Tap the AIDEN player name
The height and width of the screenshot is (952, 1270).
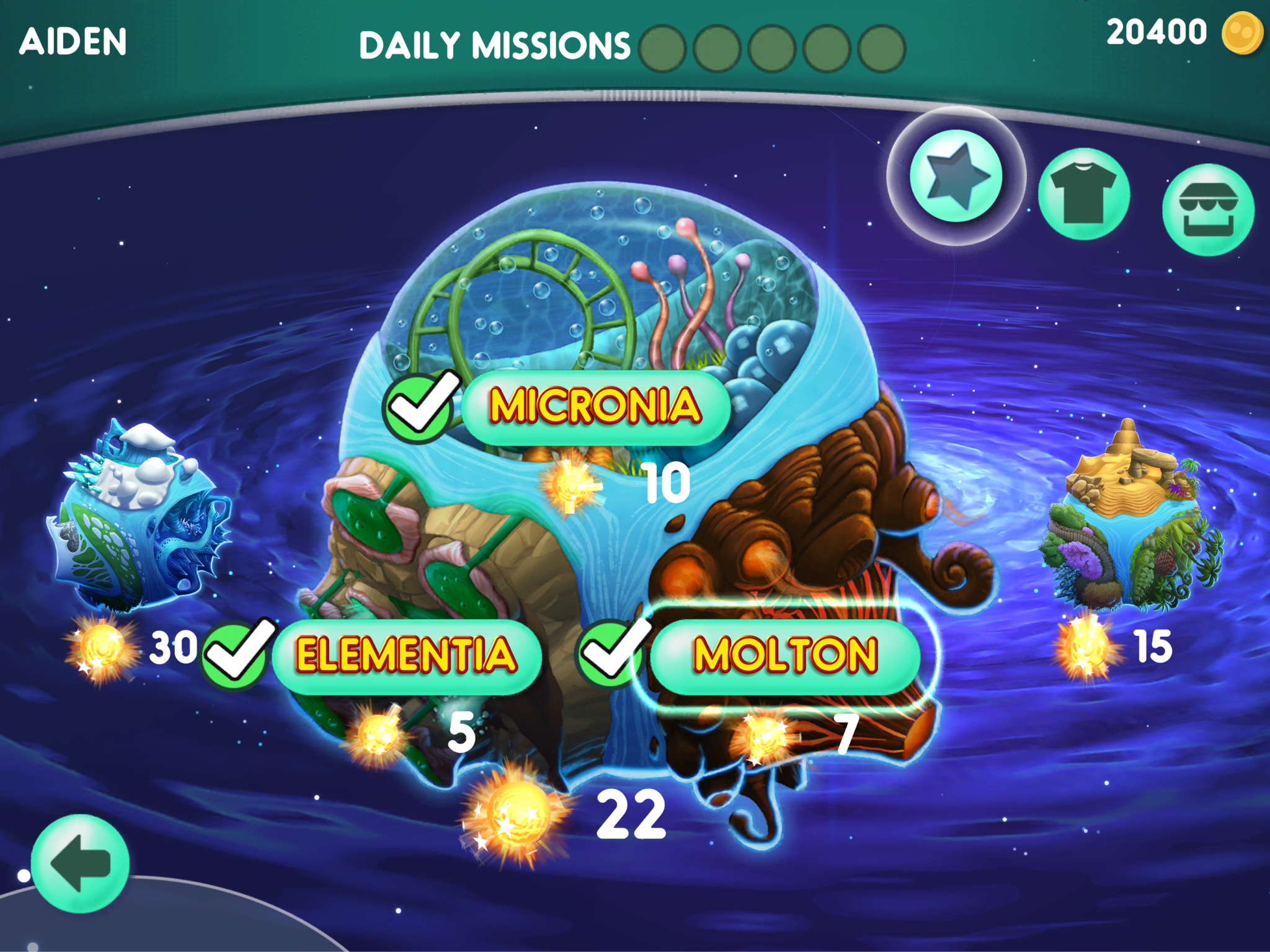[x=73, y=42]
